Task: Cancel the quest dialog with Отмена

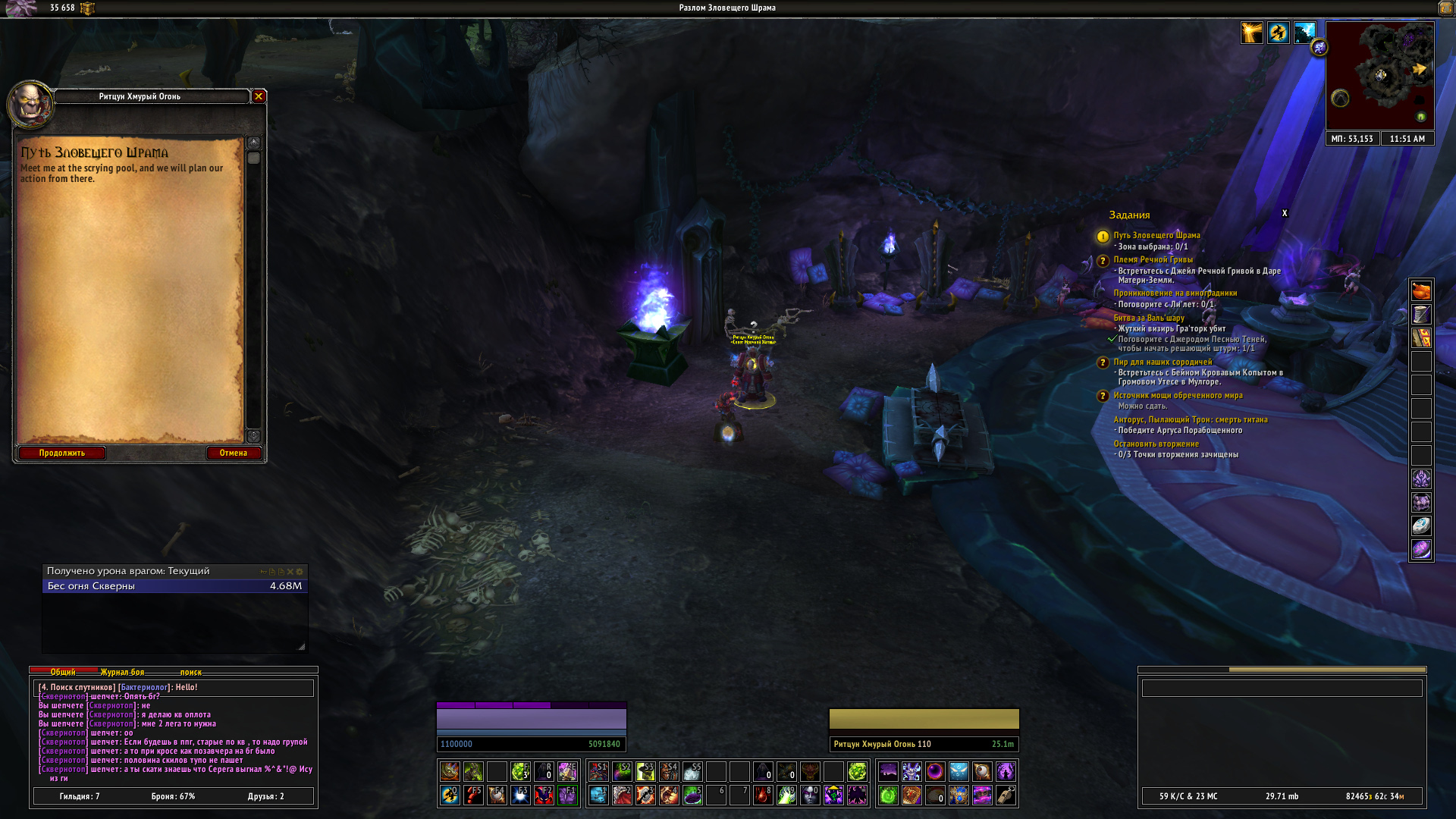Action: point(234,453)
